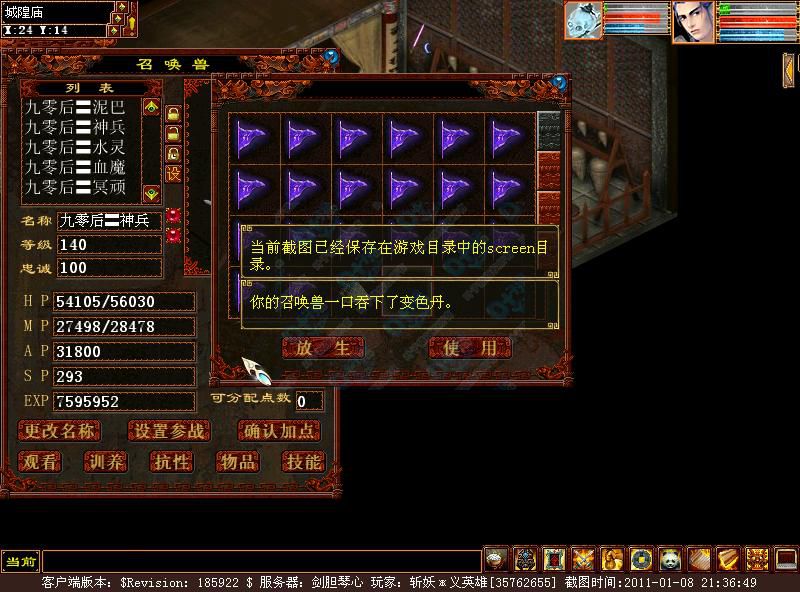This screenshot has height=592, width=800.
Task: Close the 召唤兽 summon window
Action: (x=331, y=57)
